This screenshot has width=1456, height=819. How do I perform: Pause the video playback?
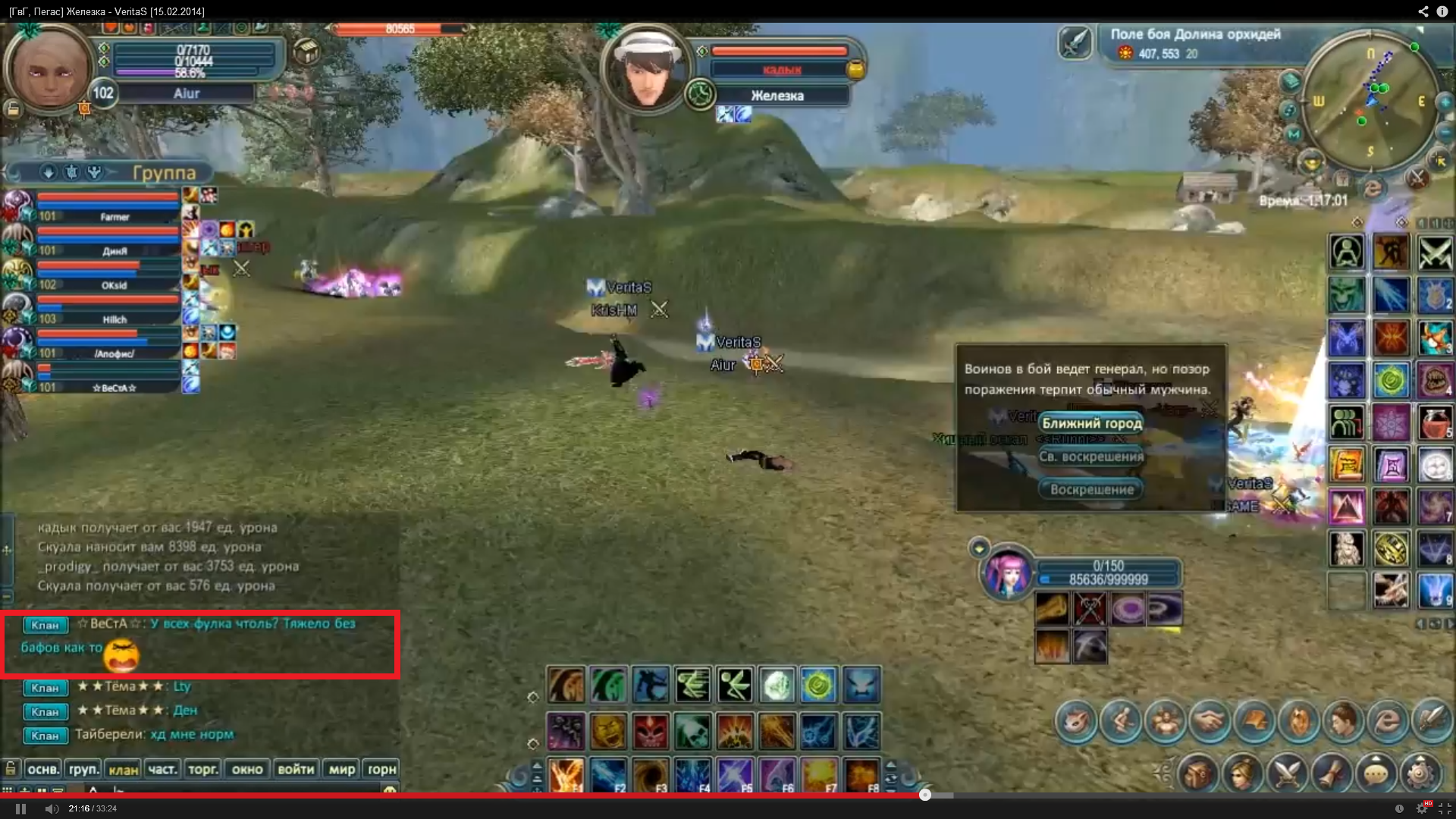(20, 808)
